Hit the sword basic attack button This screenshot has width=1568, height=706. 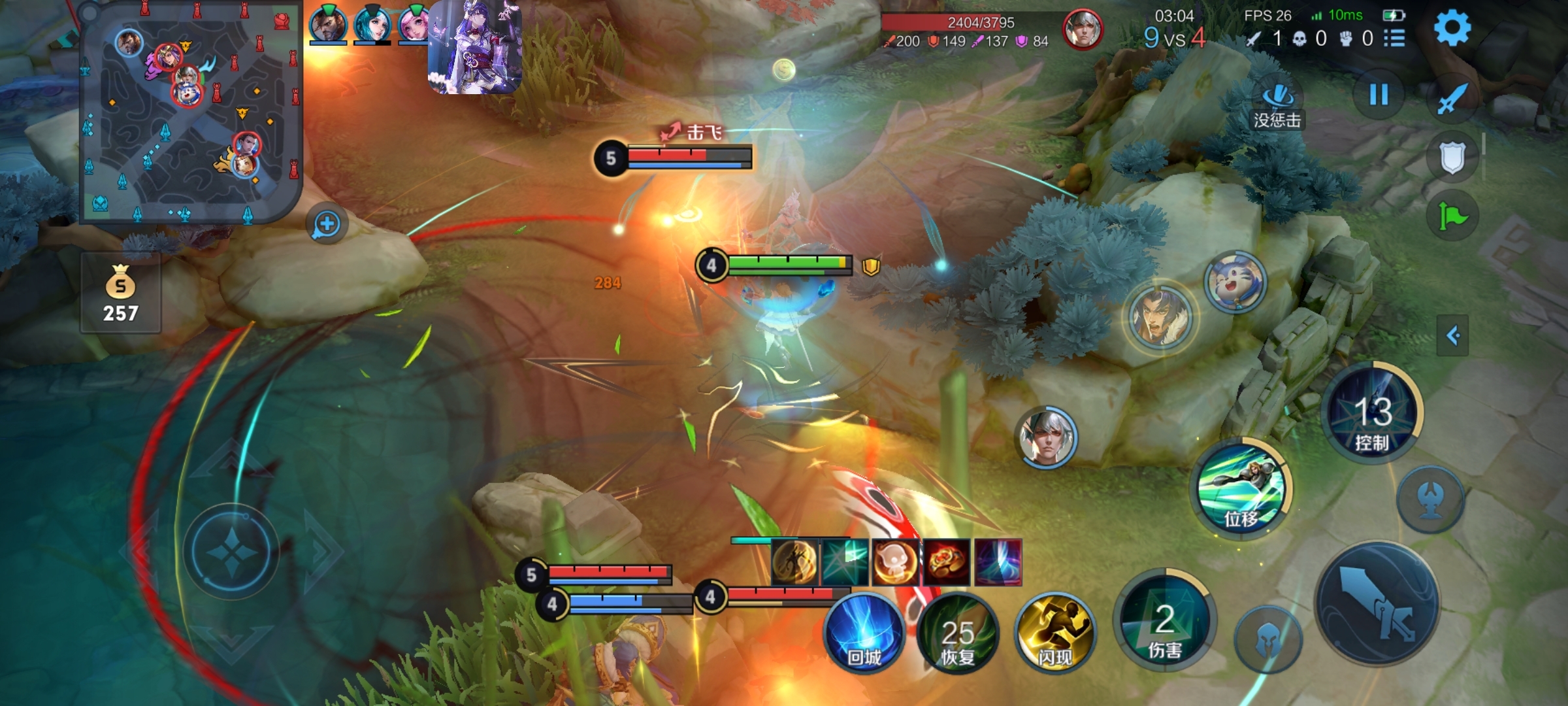tap(1377, 603)
